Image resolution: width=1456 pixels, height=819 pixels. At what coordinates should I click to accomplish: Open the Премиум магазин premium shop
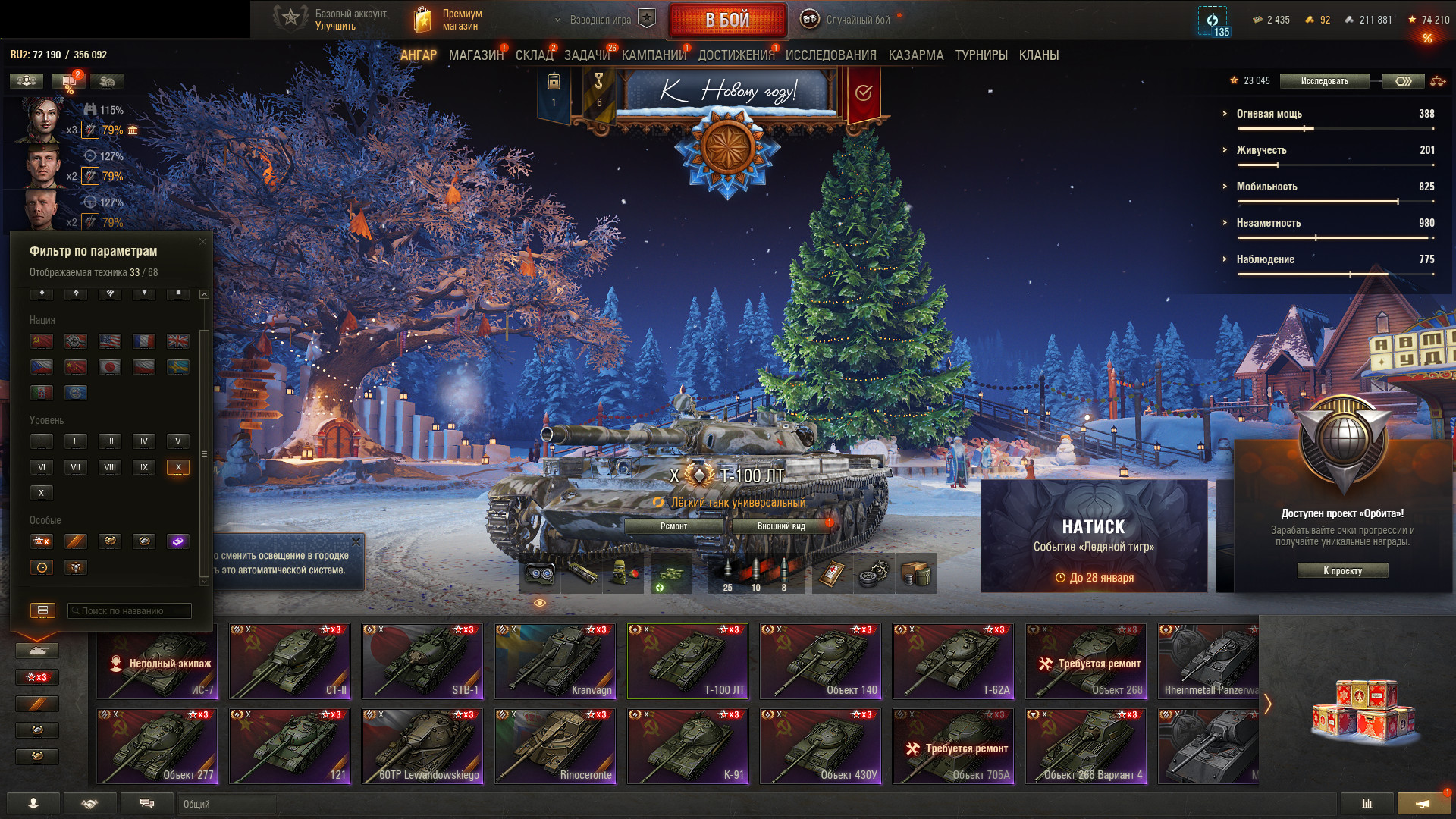click(449, 20)
